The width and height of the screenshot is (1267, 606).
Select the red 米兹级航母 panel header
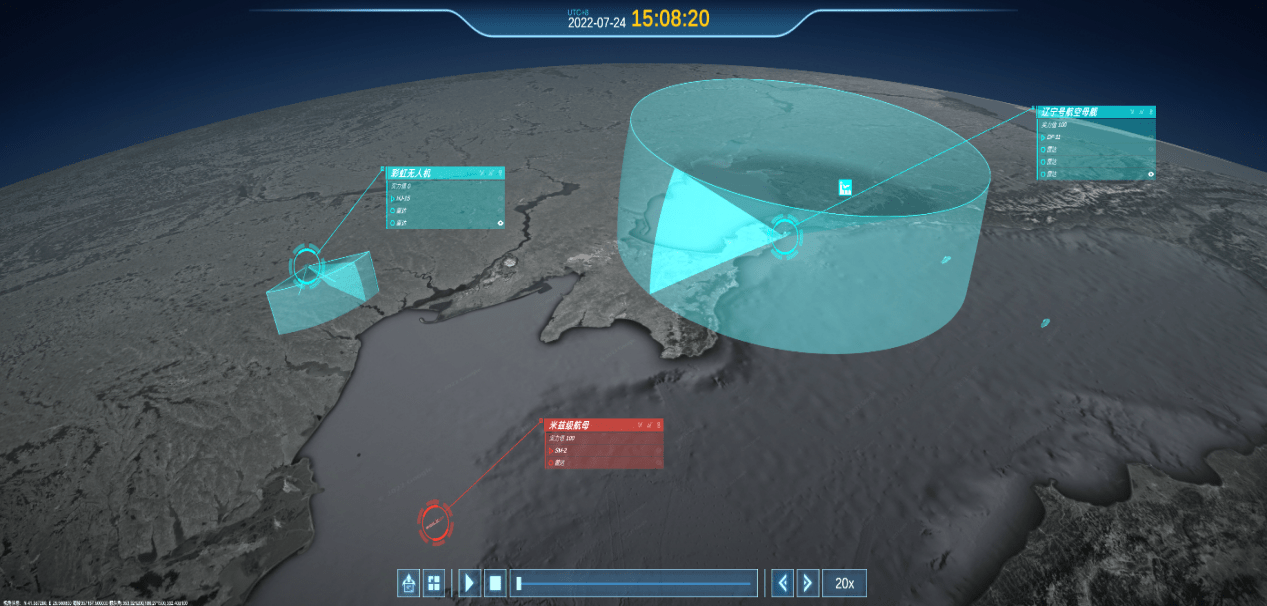pos(590,425)
